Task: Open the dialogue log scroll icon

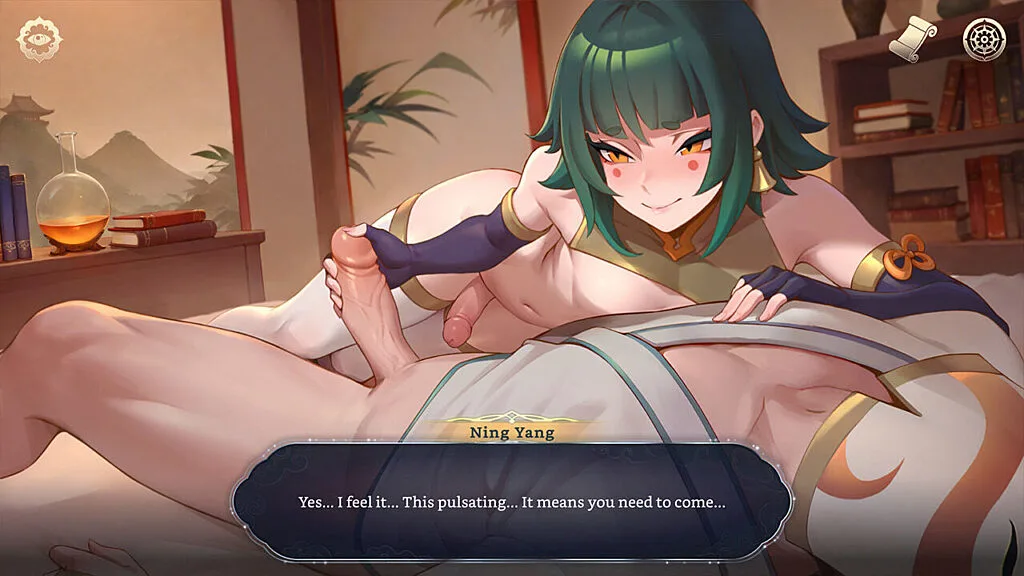Action: (x=913, y=39)
